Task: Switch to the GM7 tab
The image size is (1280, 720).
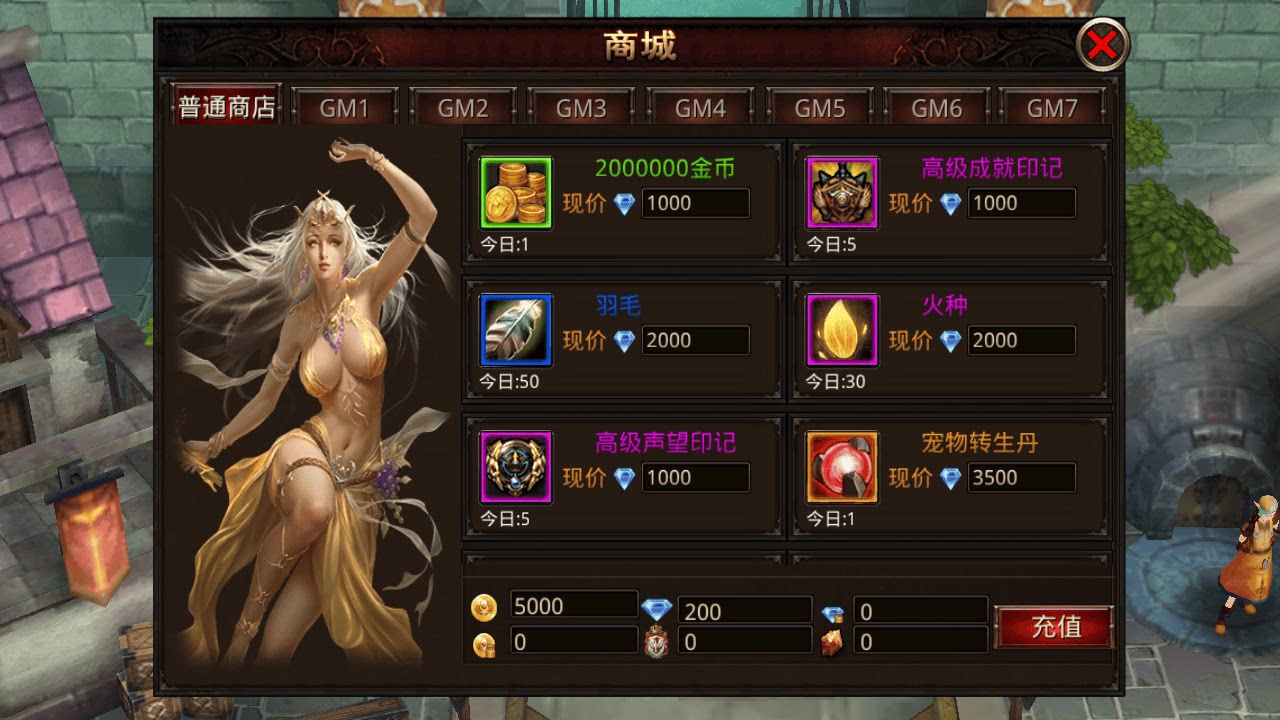Action: click(1055, 108)
